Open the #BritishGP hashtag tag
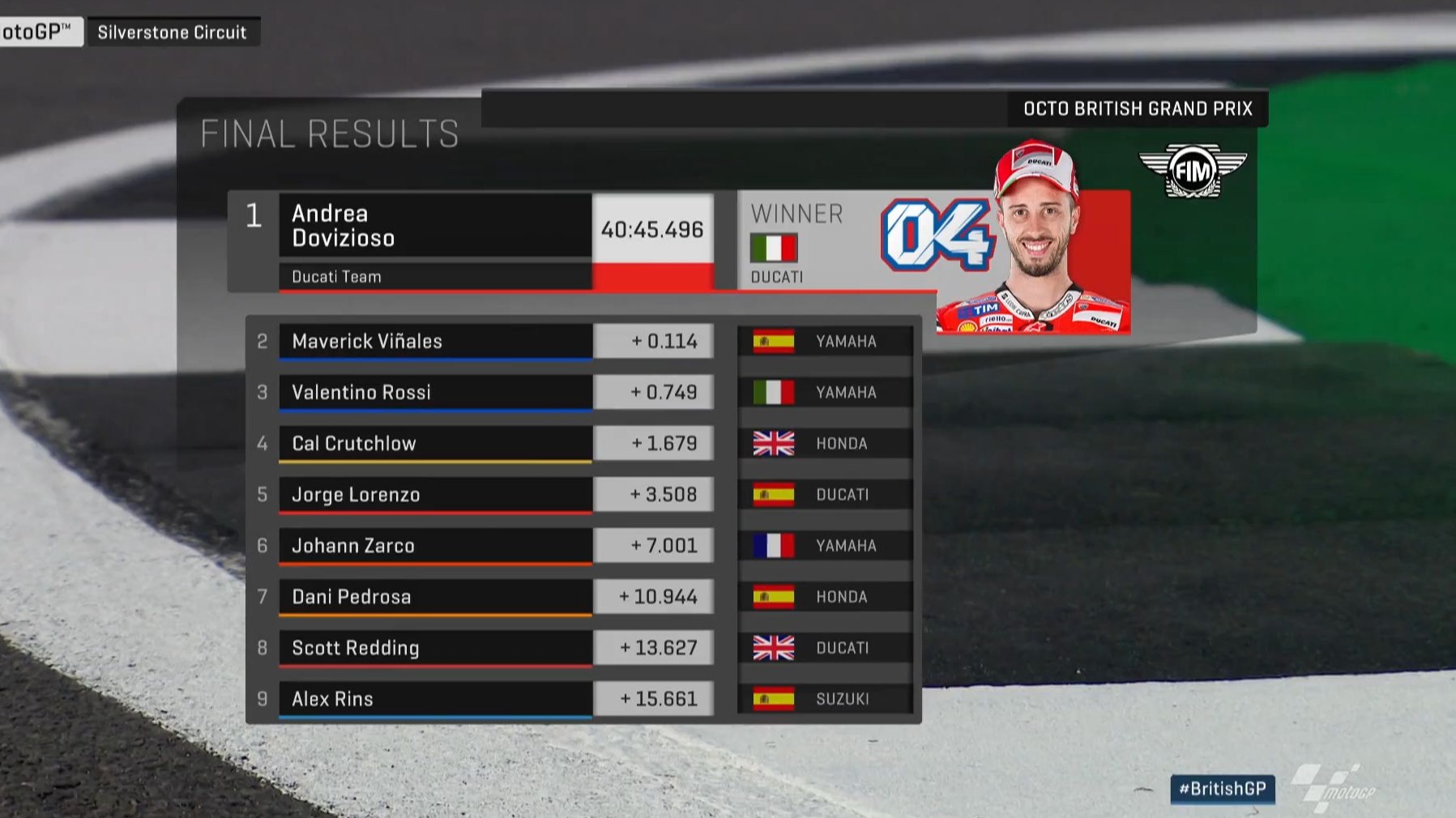Image resolution: width=1456 pixels, height=818 pixels. point(1222,789)
